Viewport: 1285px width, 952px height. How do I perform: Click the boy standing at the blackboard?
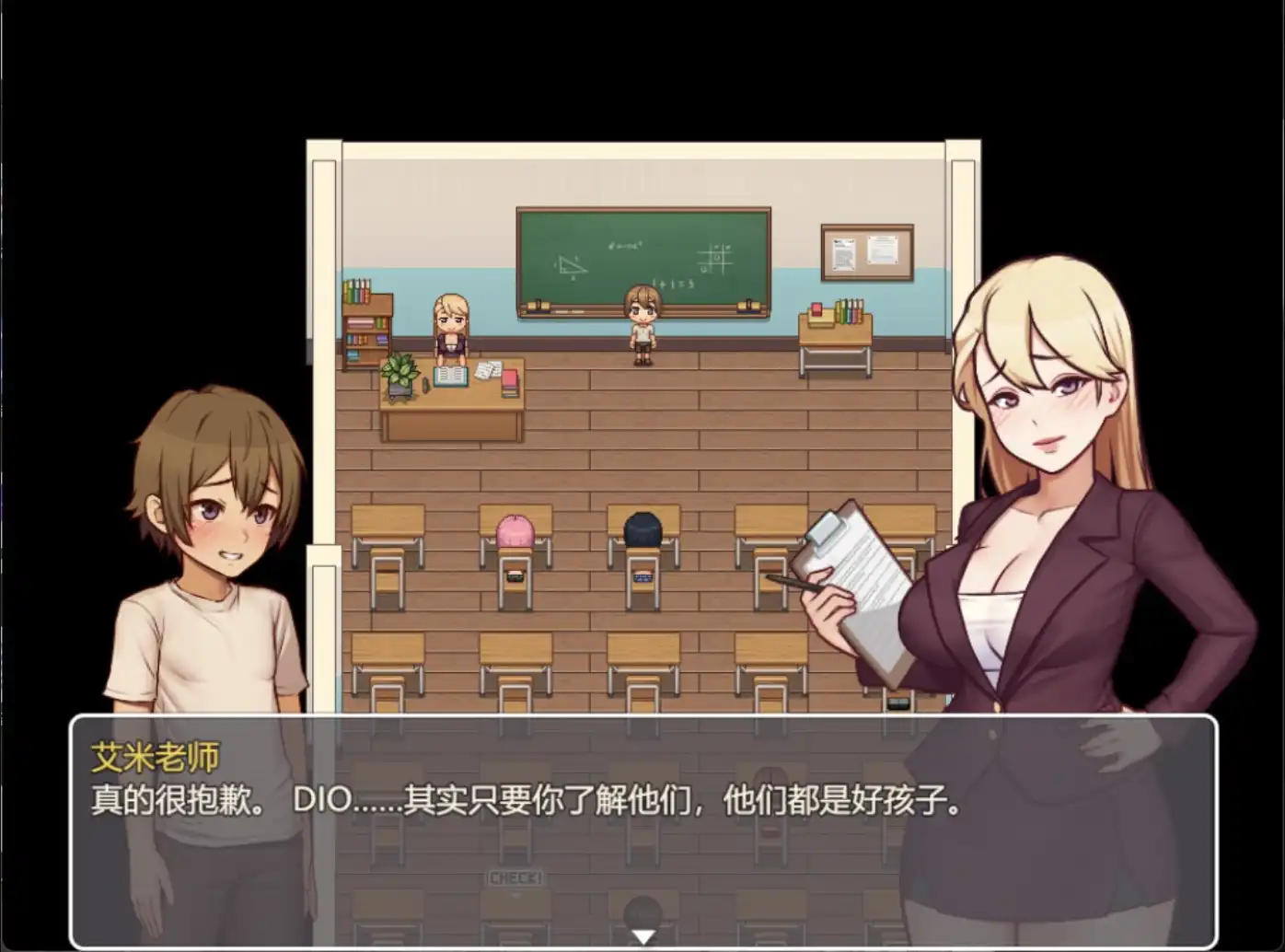642,322
